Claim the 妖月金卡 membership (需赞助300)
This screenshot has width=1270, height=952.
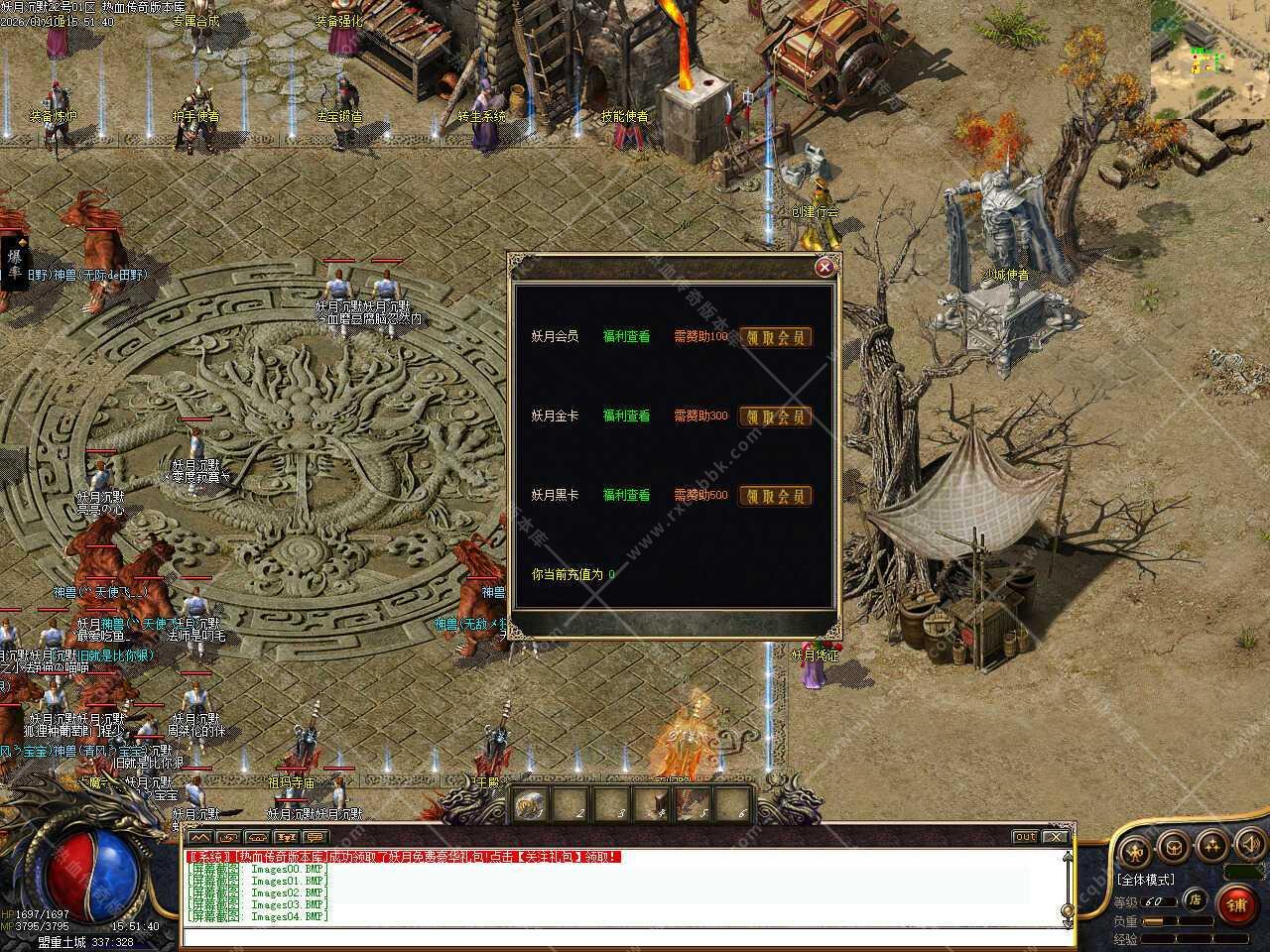click(776, 416)
